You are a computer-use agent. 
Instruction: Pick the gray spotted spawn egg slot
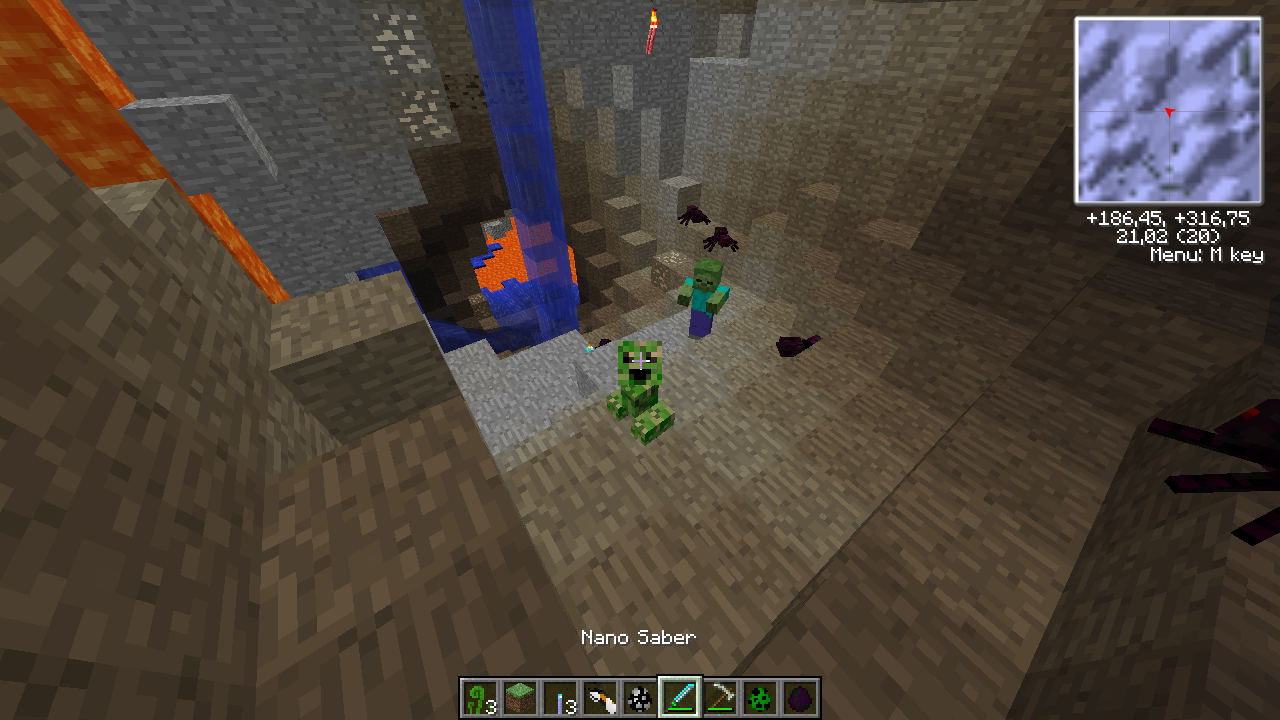640,698
